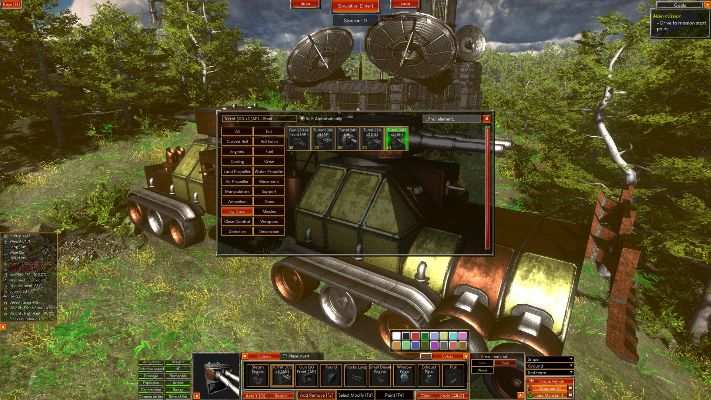Open the Land Propeller category
Viewport: 711px width, 400px height.
(x=236, y=171)
